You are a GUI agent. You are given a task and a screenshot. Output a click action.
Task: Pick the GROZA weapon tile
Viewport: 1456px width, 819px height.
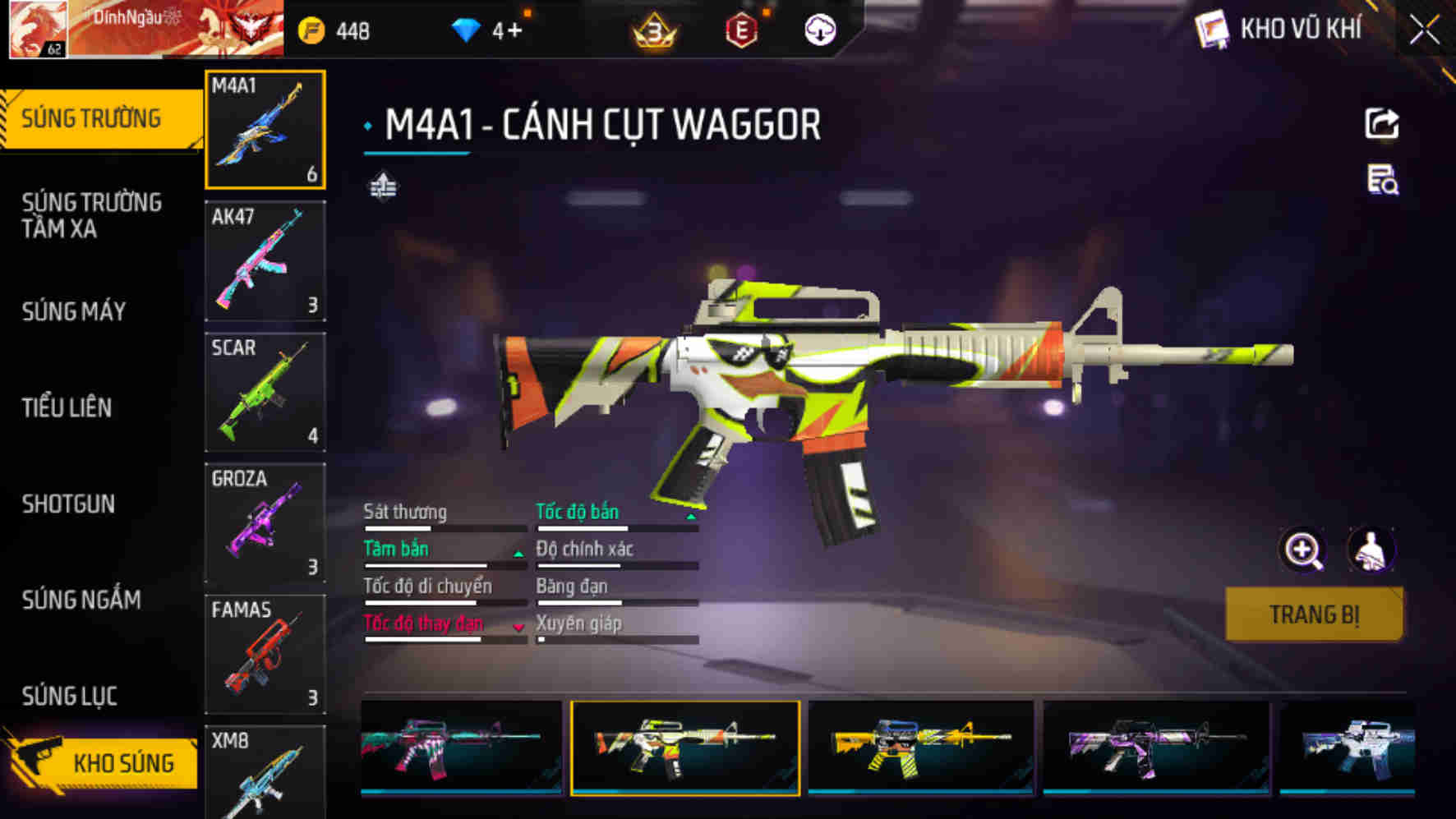(x=265, y=523)
